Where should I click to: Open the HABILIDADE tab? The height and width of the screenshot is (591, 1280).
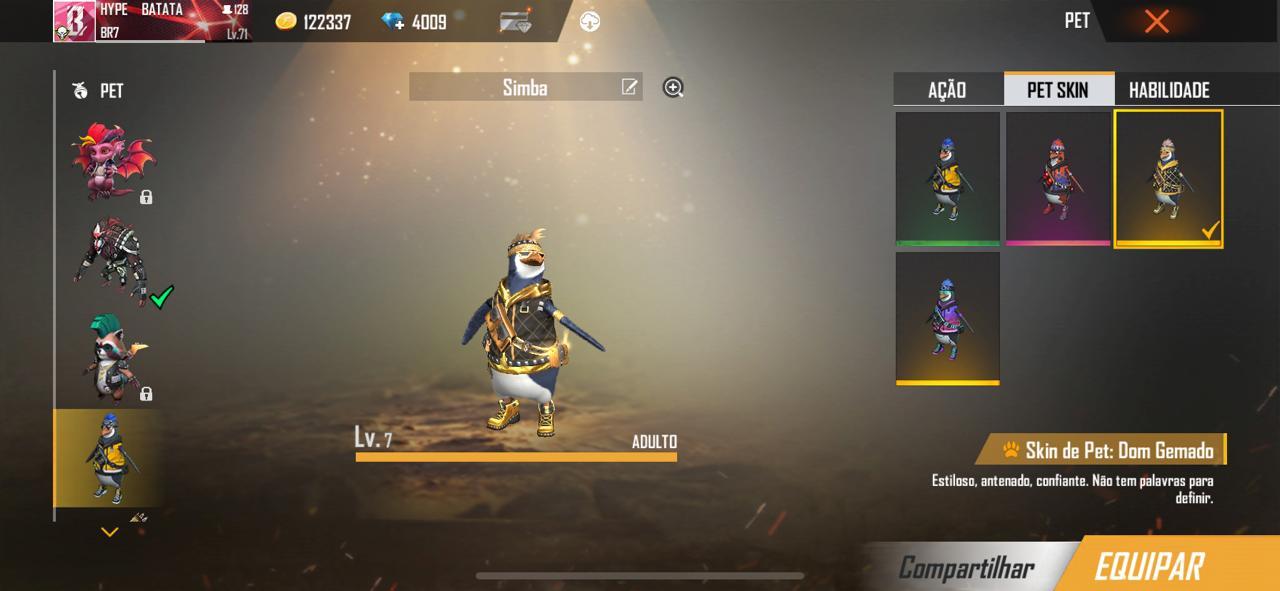1169,90
